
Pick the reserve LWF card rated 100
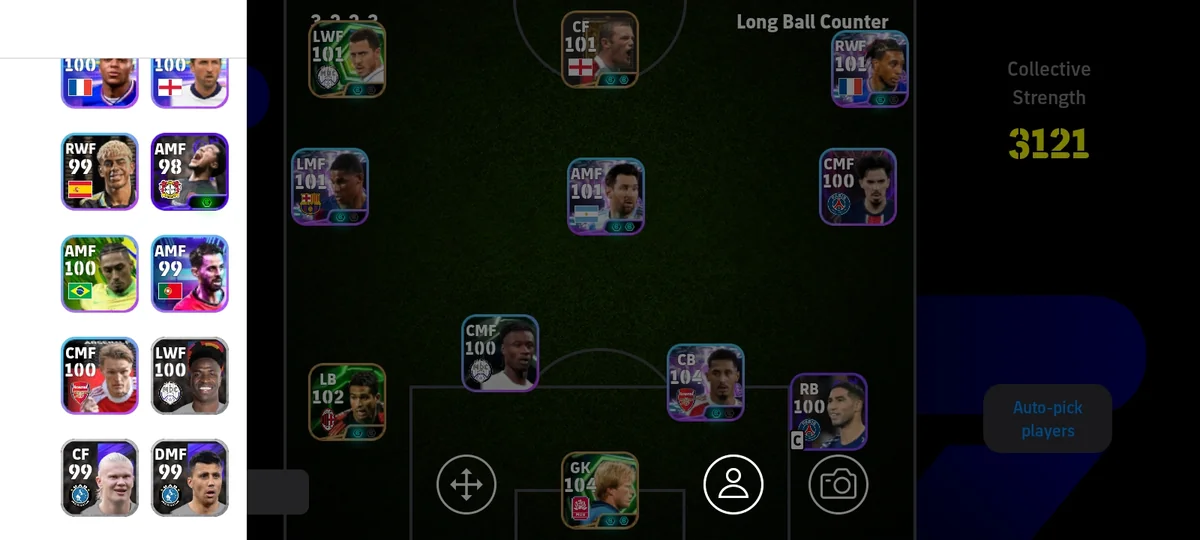coord(190,375)
